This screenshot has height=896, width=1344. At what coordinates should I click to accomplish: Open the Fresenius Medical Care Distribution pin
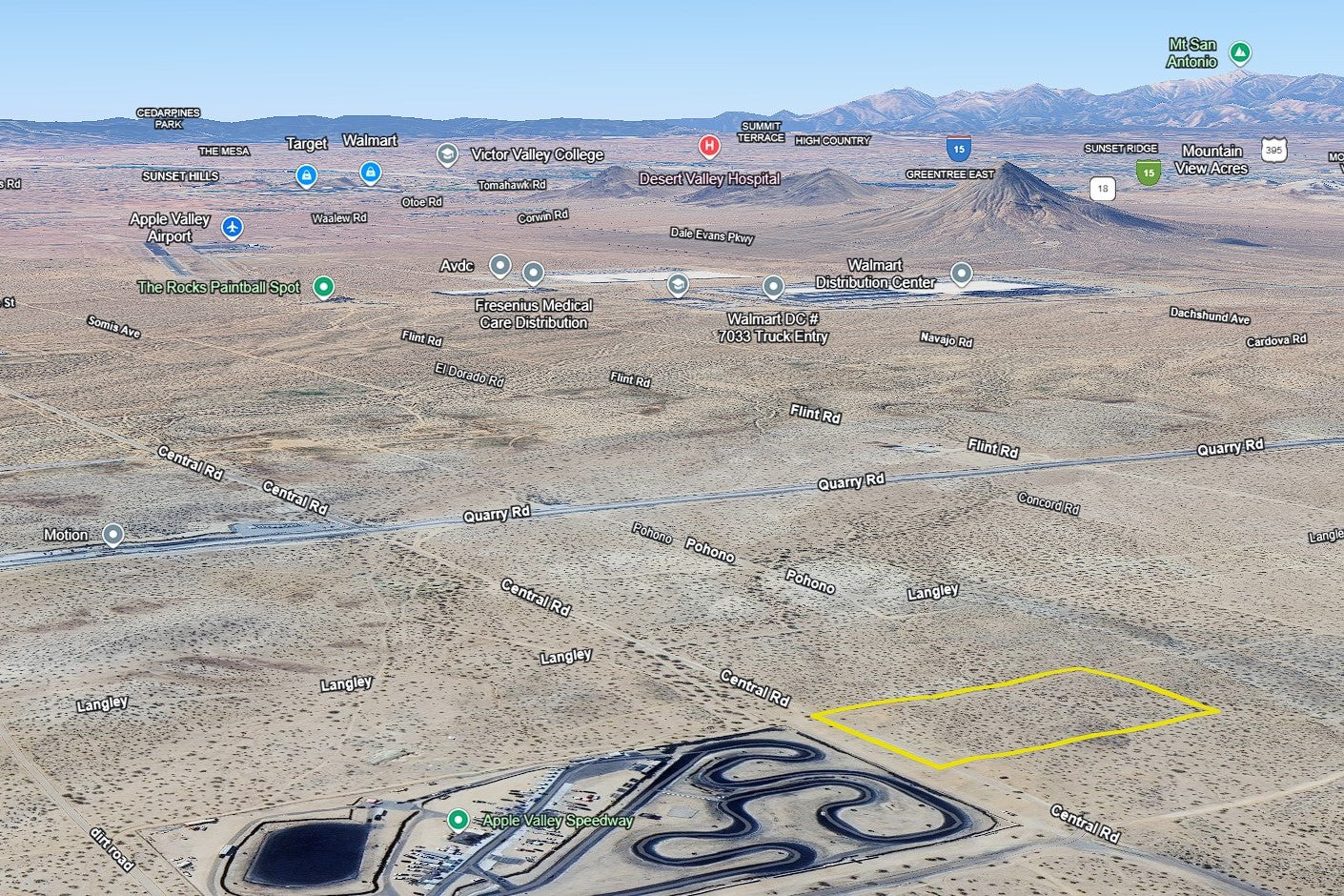tap(534, 275)
